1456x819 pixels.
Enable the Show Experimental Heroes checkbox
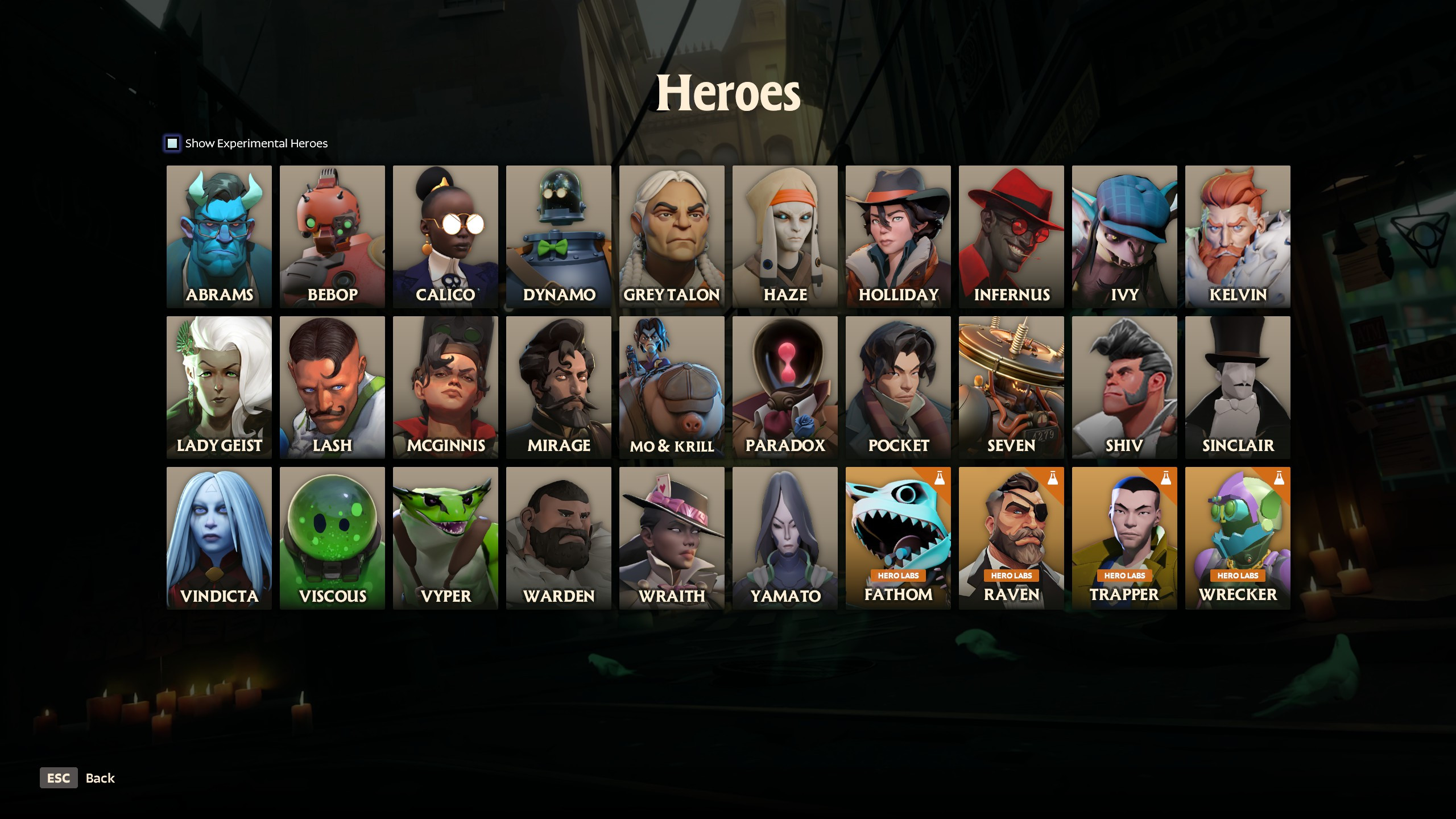[x=172, y=143]
